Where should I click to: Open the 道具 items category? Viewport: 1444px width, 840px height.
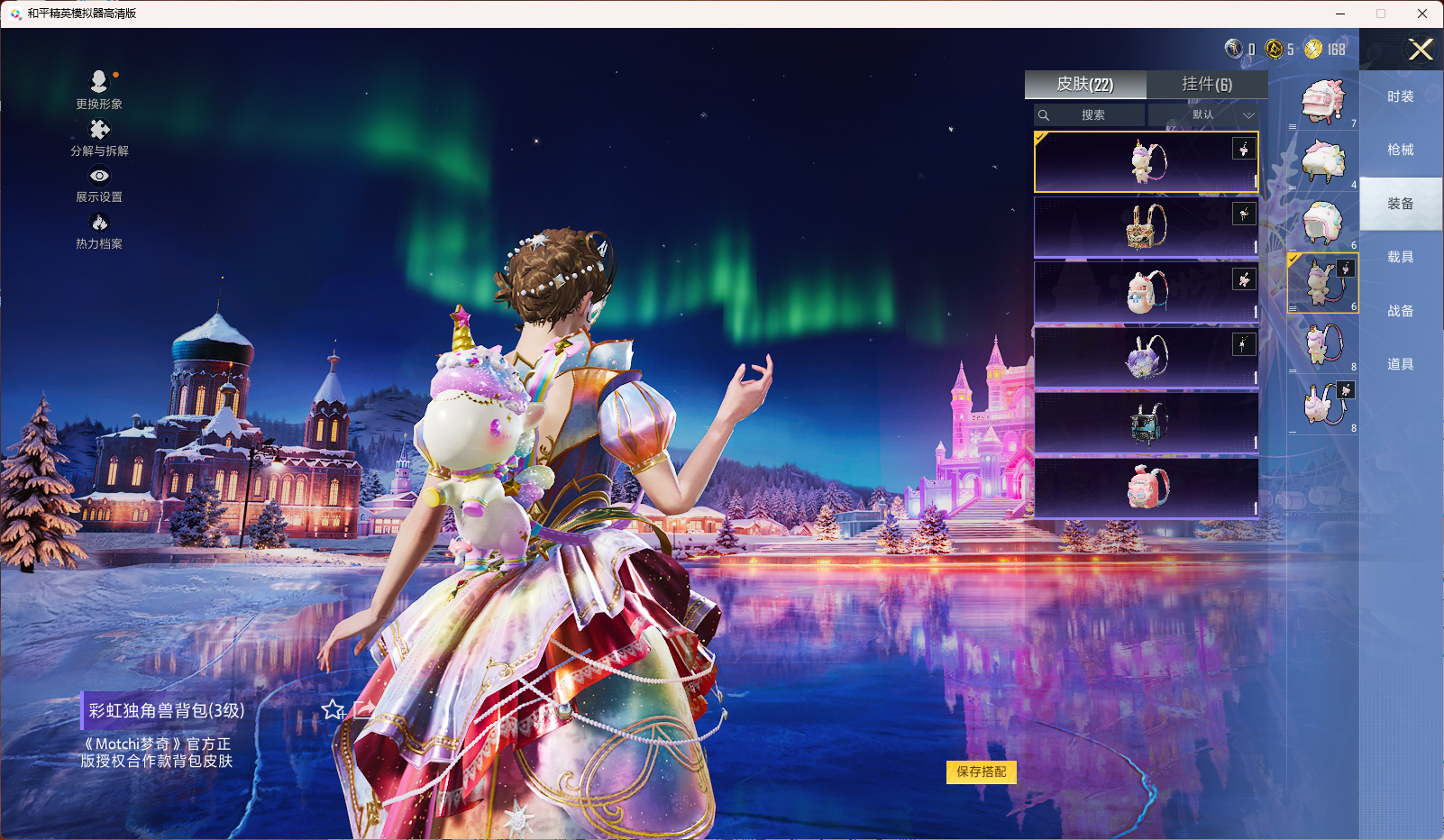pyautogui.click(x=1400, y=364)
